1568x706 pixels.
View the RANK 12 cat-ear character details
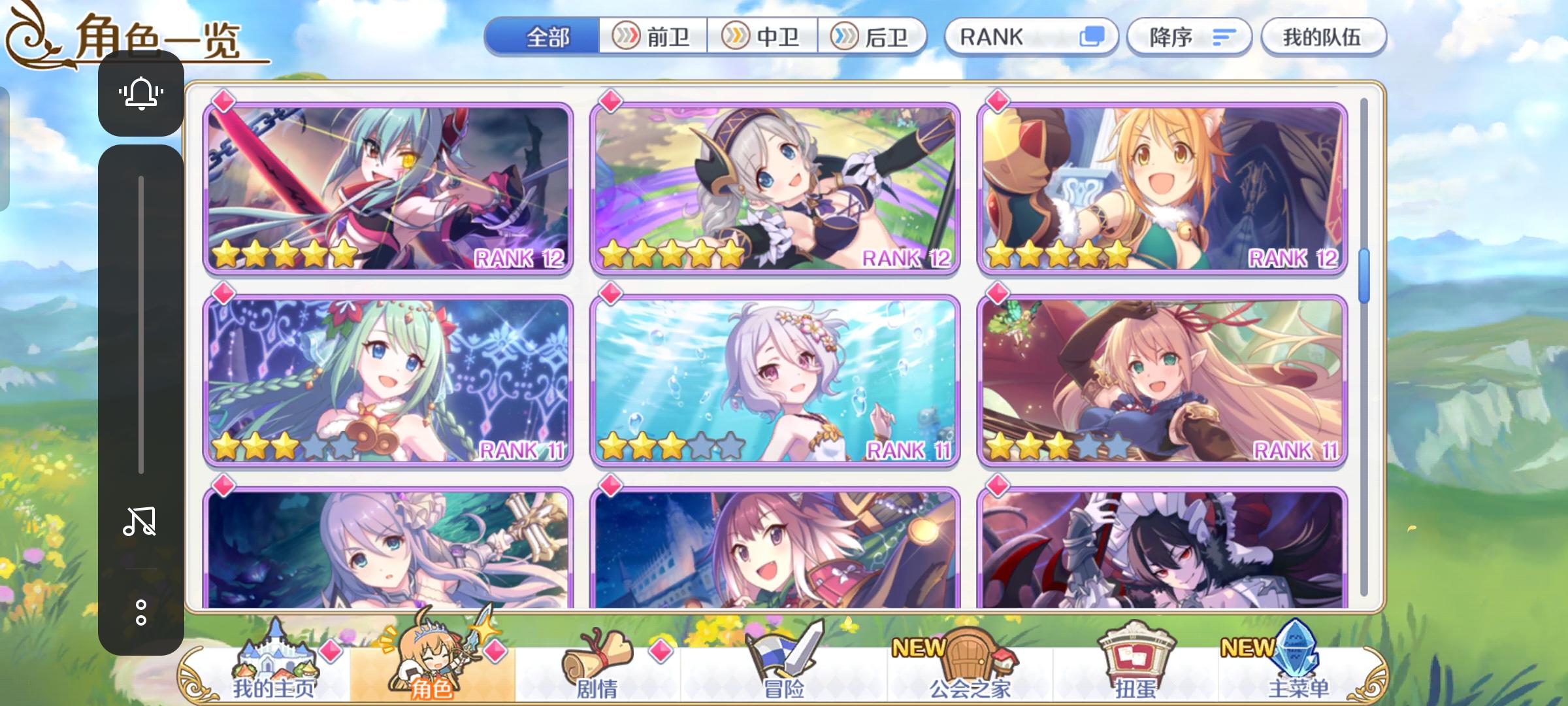[x=1160, y=190]
